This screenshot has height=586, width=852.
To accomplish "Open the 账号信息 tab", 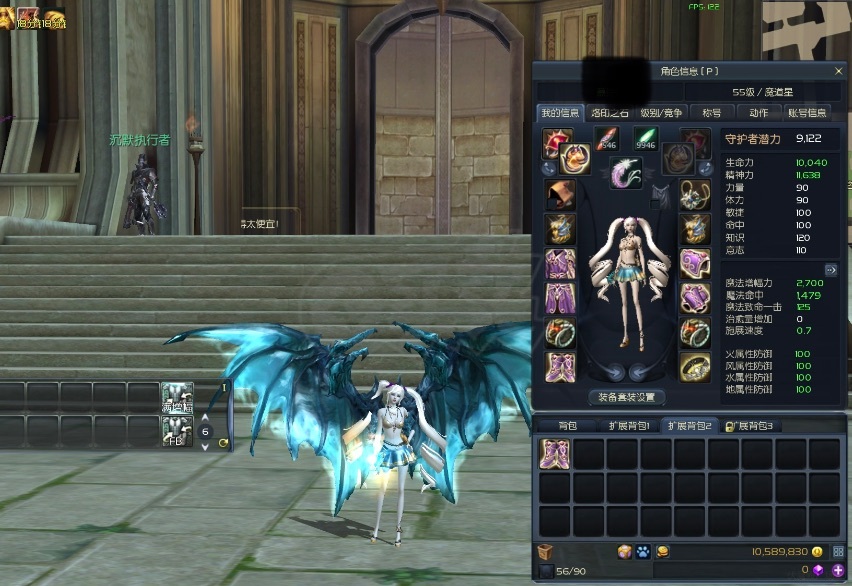I will coord(806,113).
